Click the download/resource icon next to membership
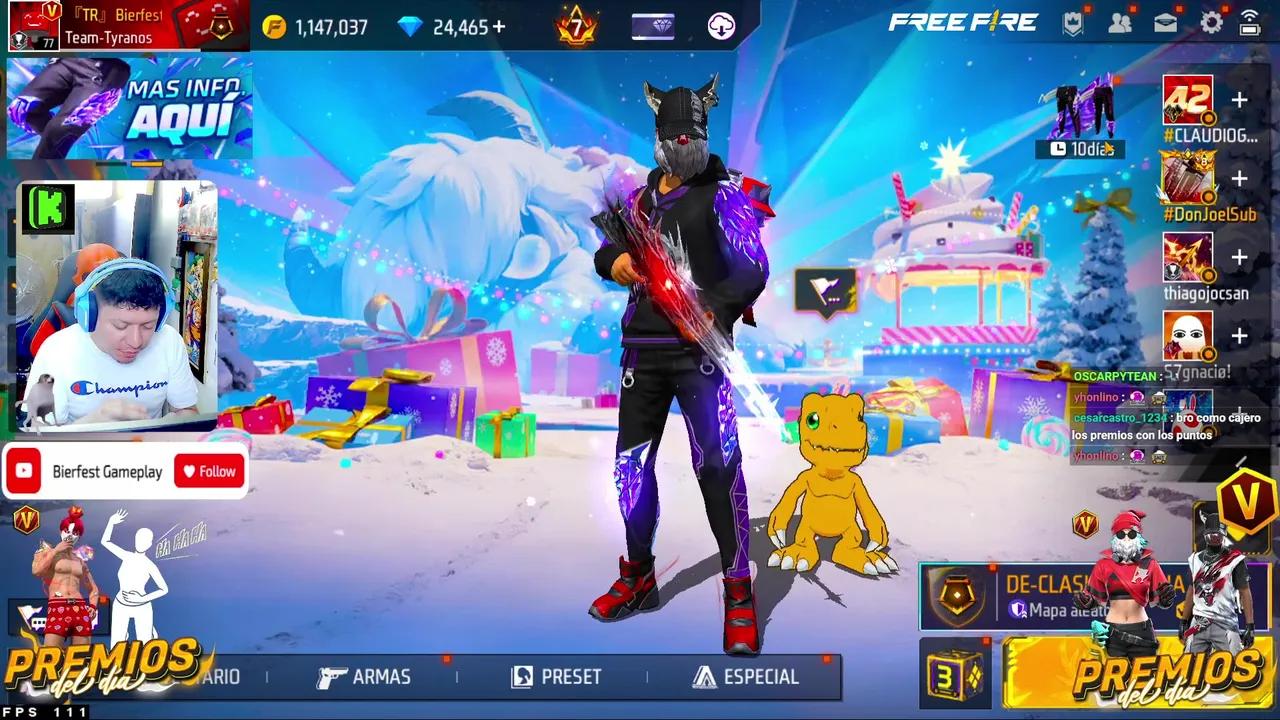 (720, 27)
